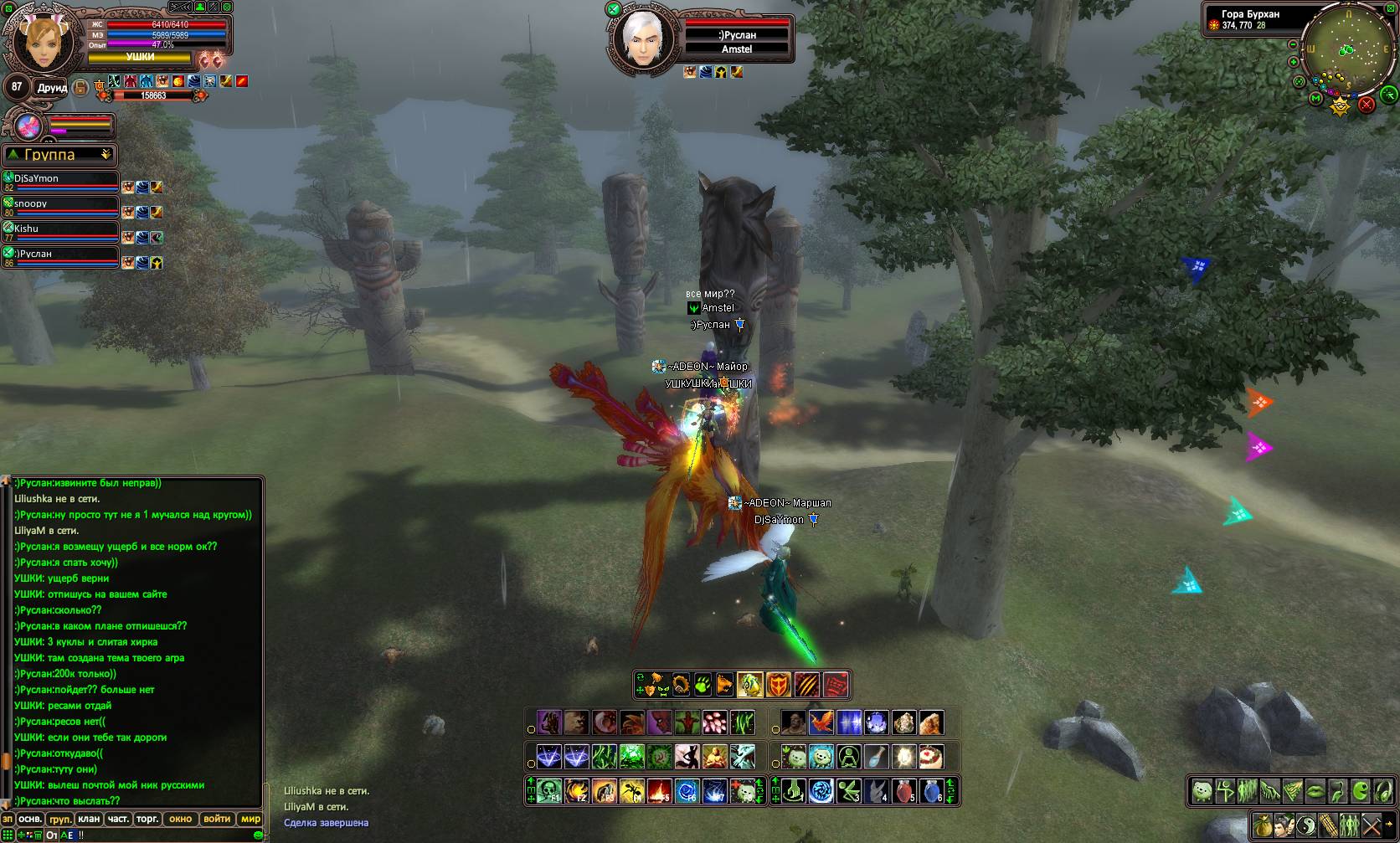The width and height of the screenshot is (1400, 843).
Task: Expand the Группа party dropdown
Action: coord(106,155)
